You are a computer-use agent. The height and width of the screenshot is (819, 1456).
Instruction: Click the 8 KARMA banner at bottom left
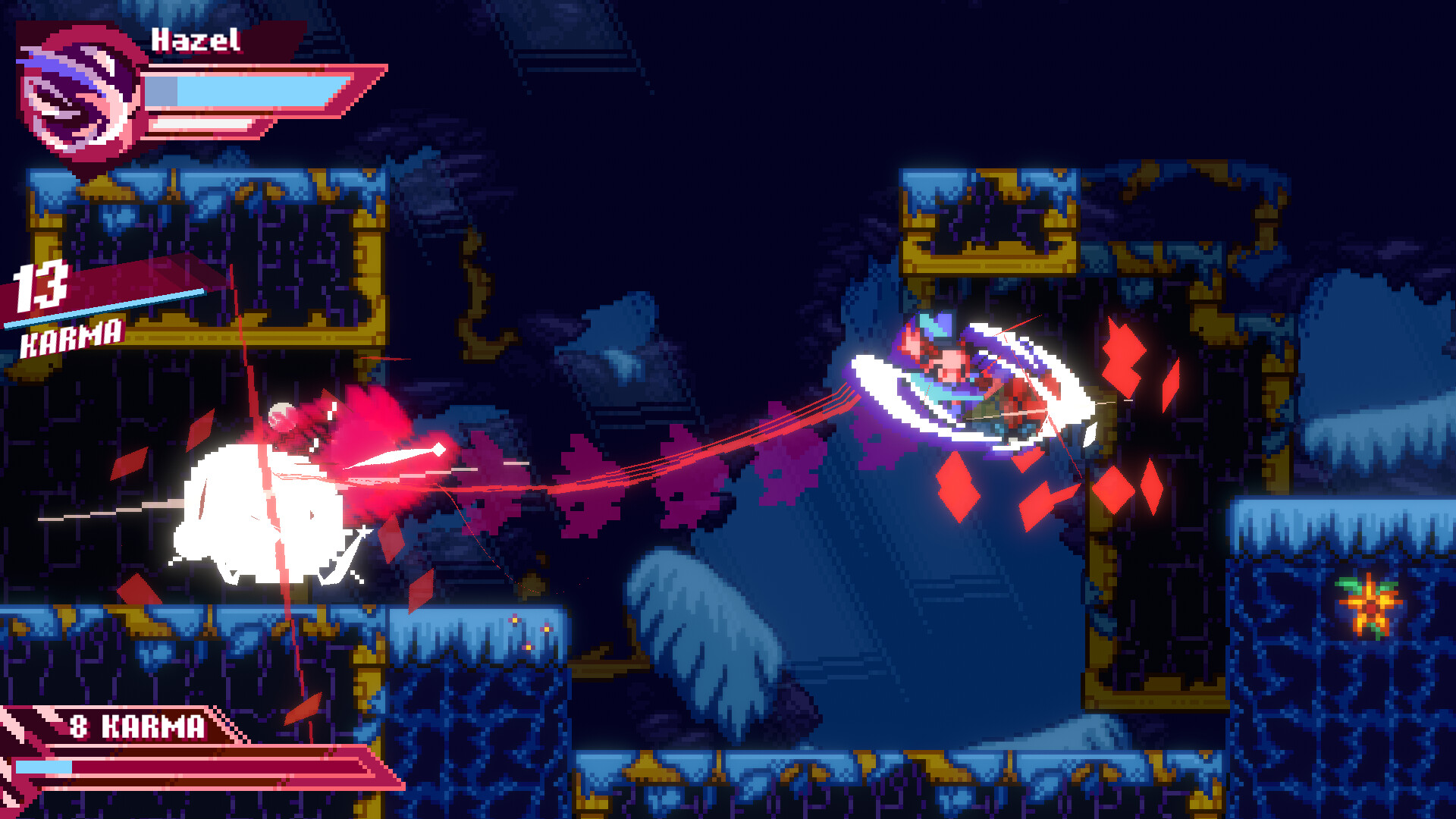pos(136,726)
